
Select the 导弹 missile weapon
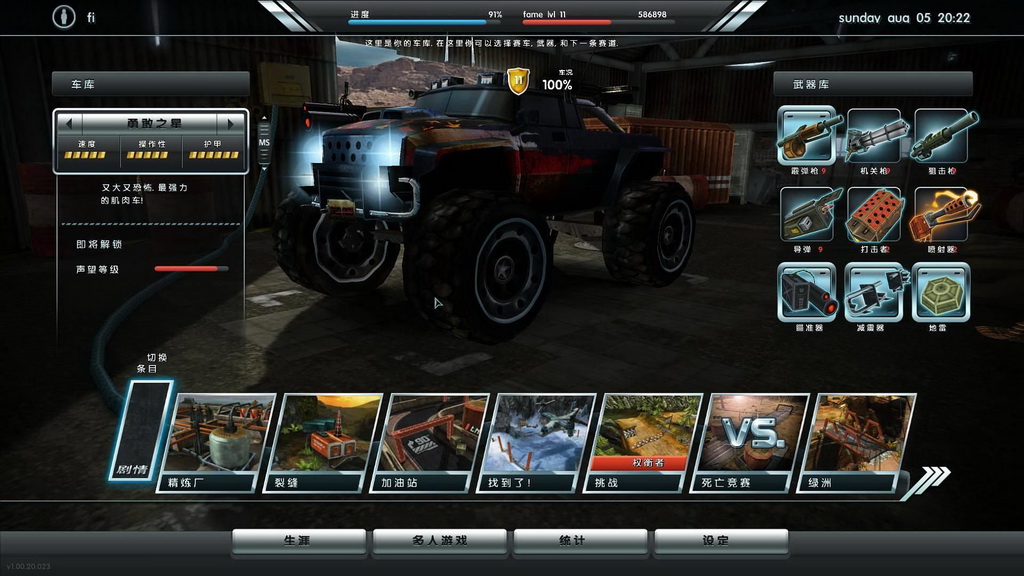[806, 214]
